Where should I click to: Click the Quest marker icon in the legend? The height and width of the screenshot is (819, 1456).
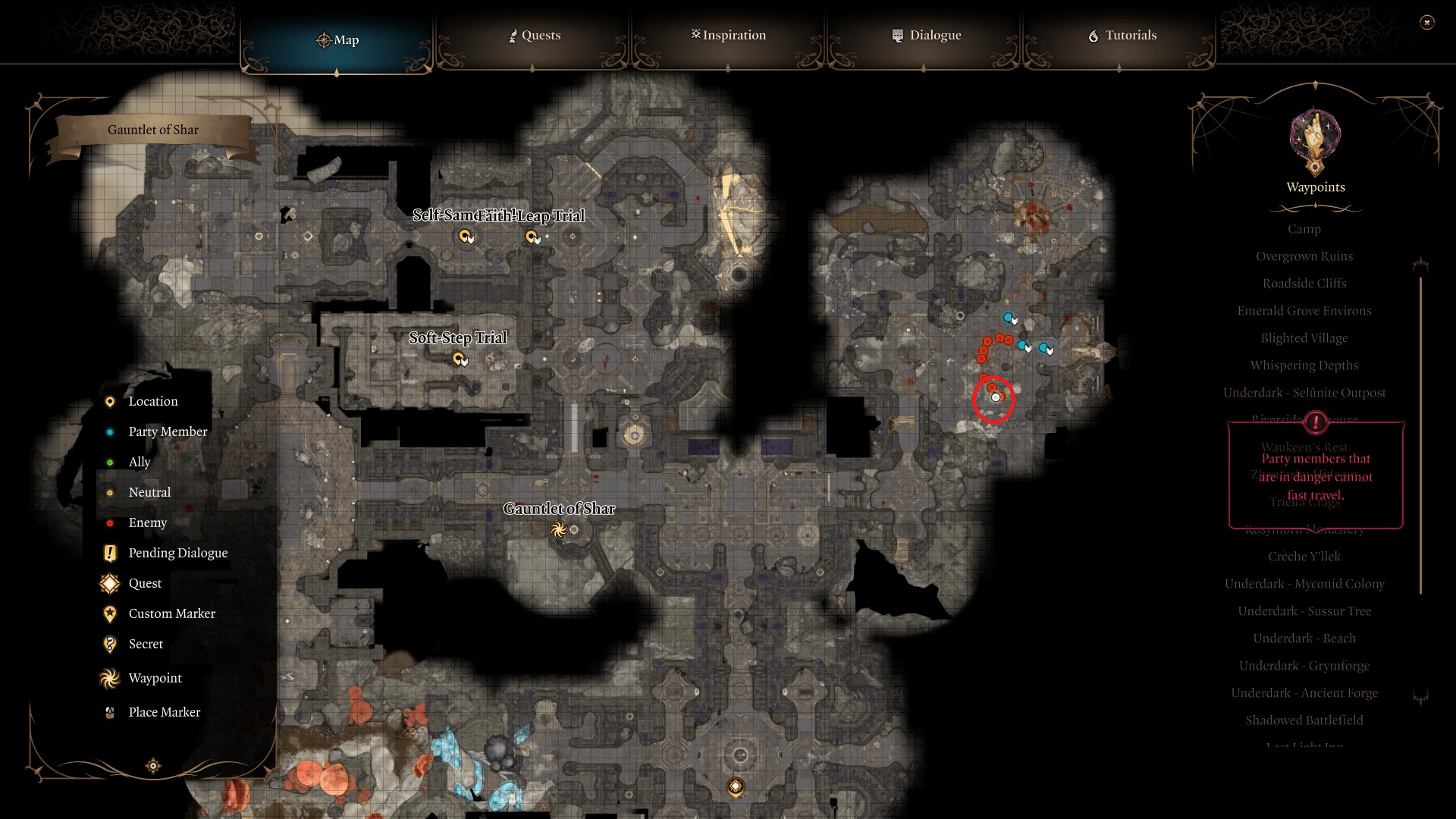point(109,583)
